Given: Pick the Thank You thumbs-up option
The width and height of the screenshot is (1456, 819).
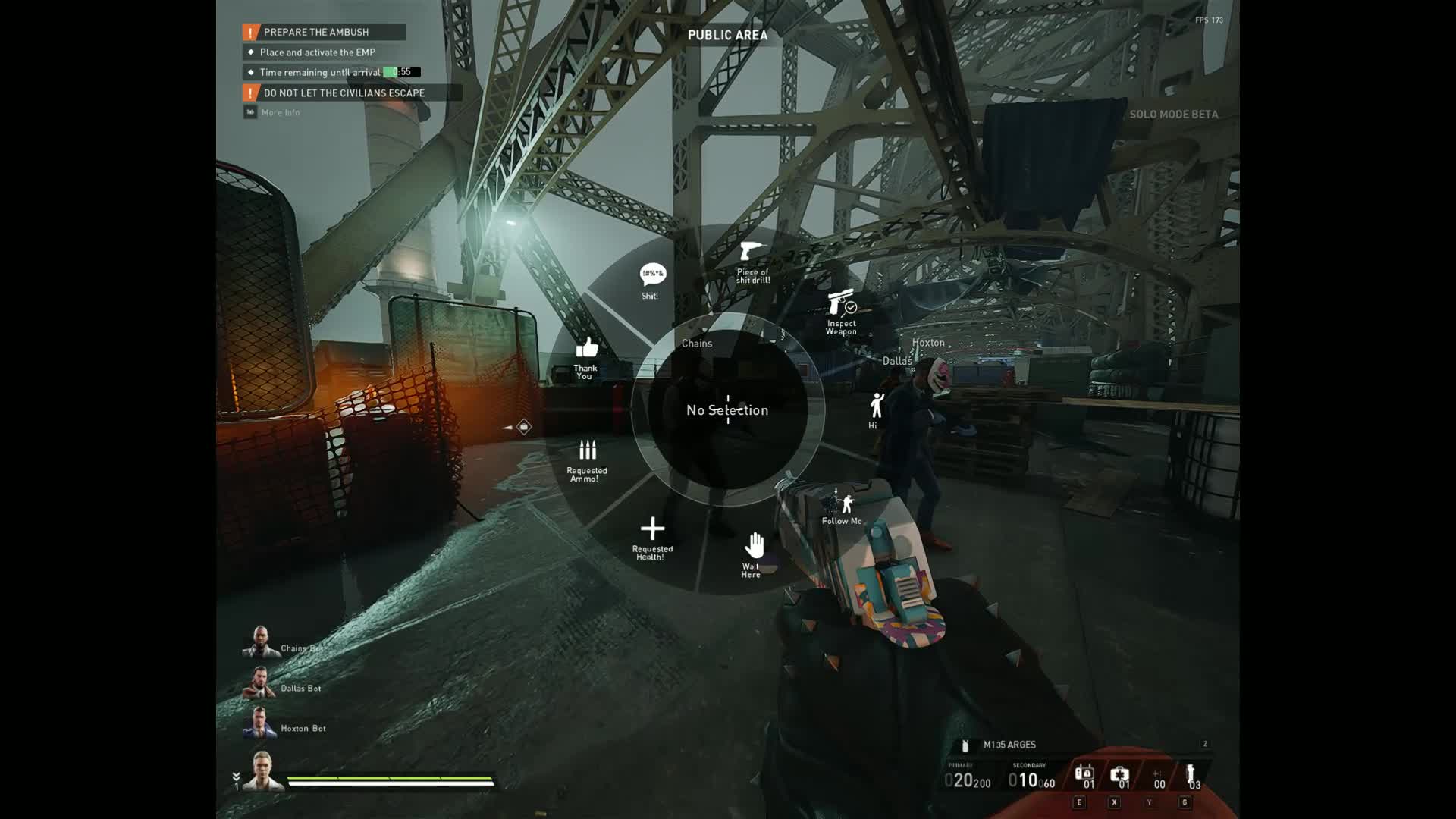Looking at the screenshot, I should pos(586,356).
